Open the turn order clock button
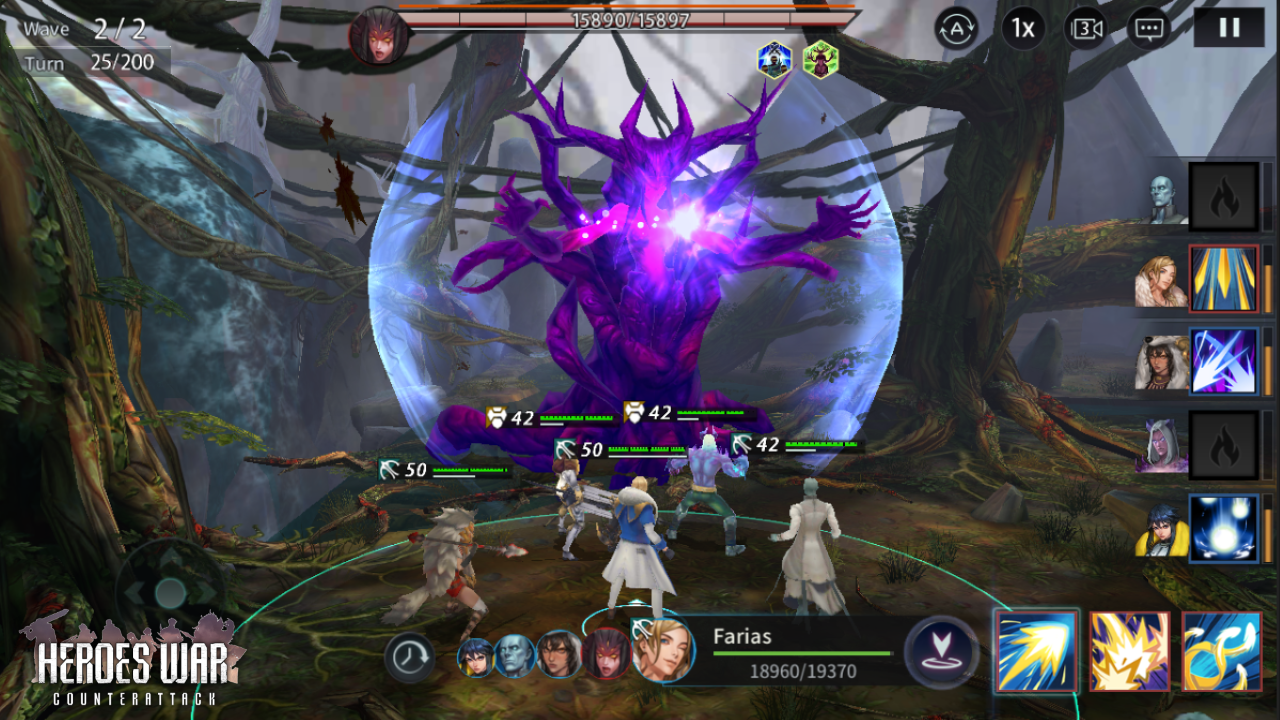Image resolution: width=1280 pixels, height=720 pixels. 409,657
